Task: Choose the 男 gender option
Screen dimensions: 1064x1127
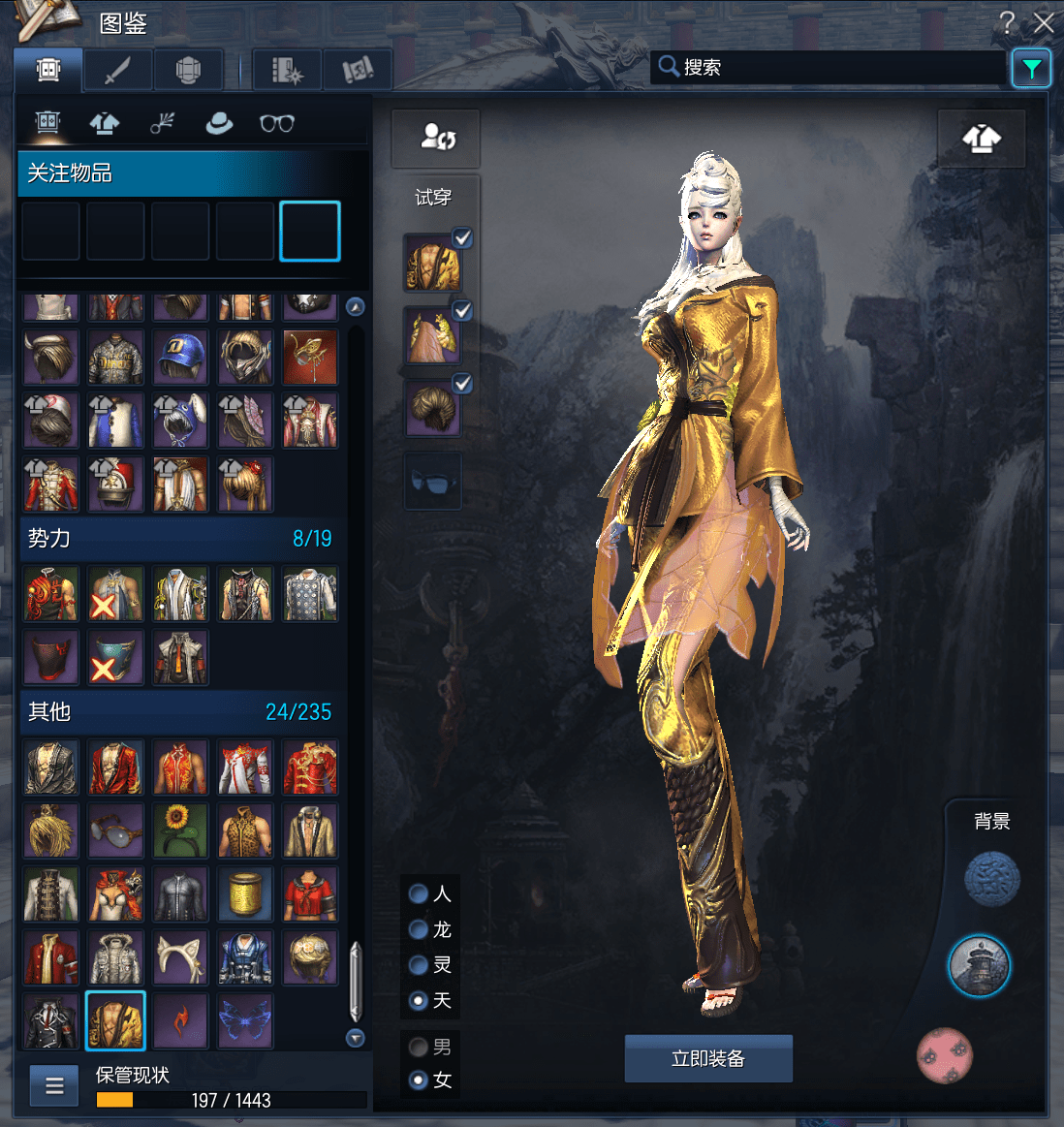Action: pos(419,1047)
